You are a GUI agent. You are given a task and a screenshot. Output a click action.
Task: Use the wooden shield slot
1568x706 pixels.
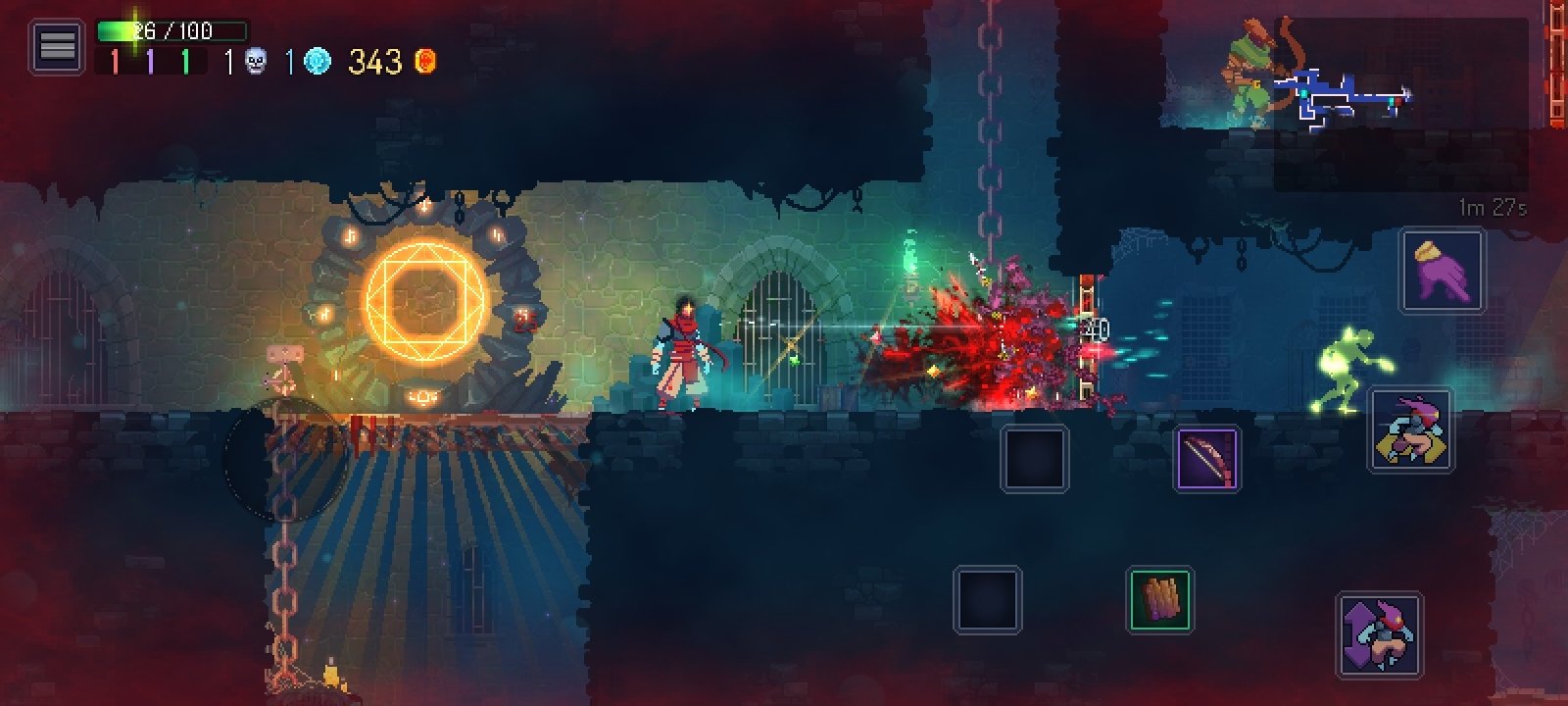[x=1159, y=599]
